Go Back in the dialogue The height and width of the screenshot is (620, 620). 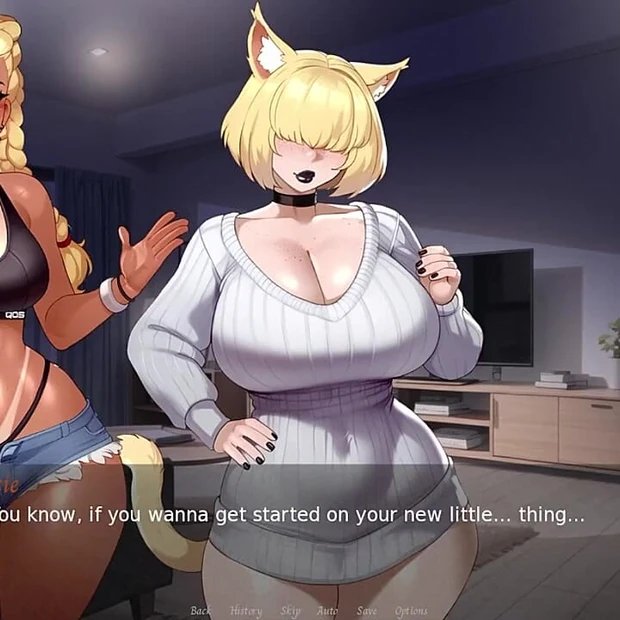click(x=201, y=611)
